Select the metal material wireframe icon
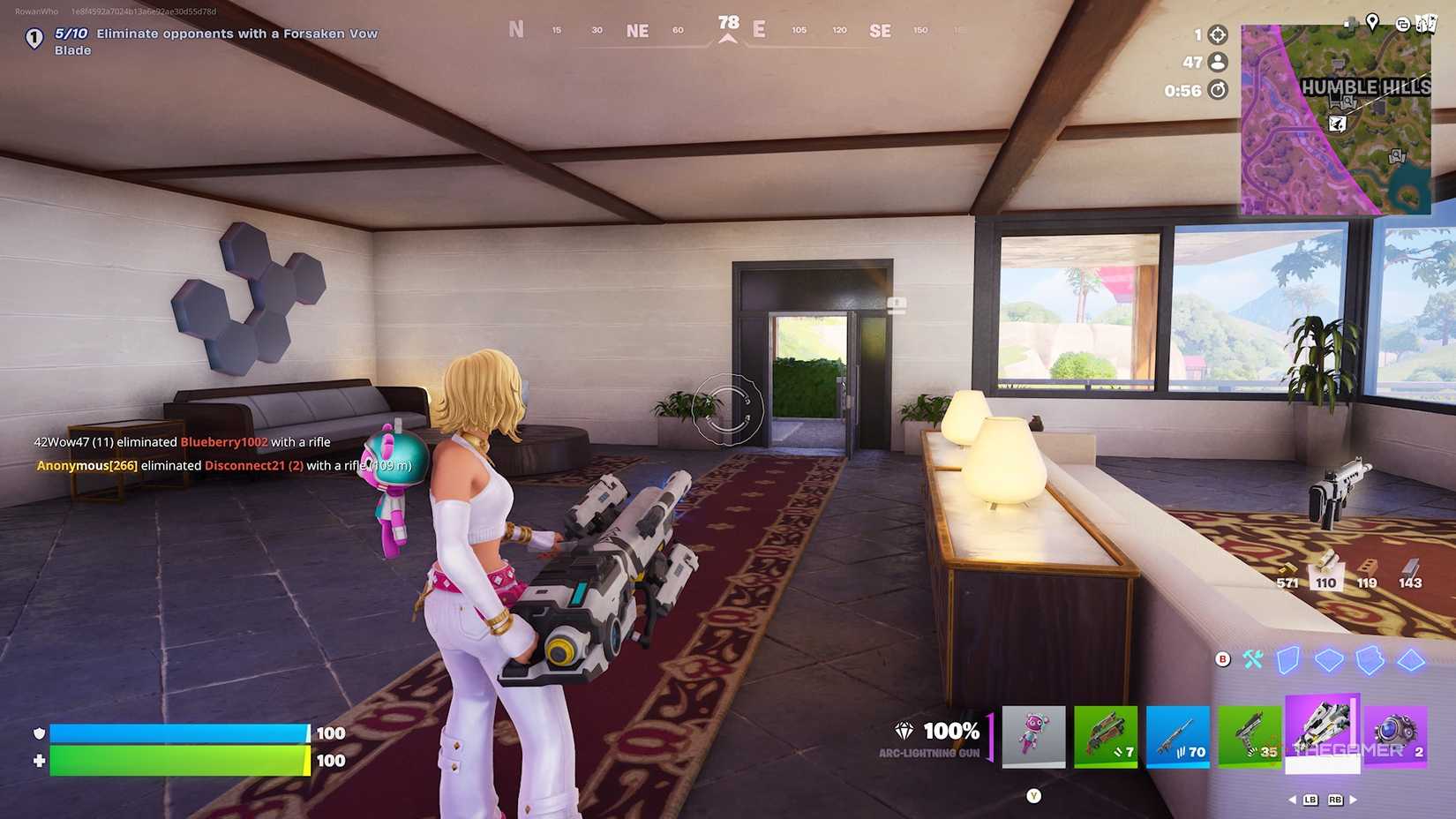 [x=1370, y=659]
